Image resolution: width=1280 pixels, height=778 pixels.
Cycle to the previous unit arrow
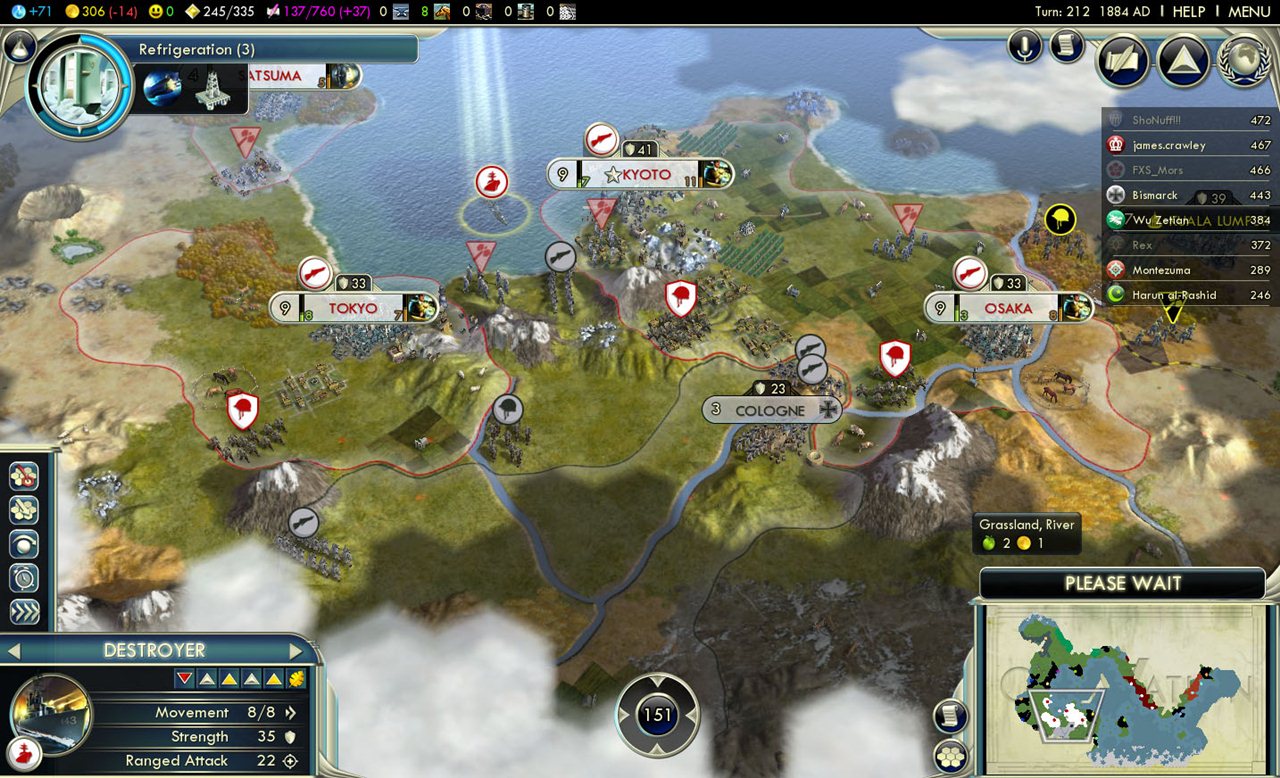point(14,651)
